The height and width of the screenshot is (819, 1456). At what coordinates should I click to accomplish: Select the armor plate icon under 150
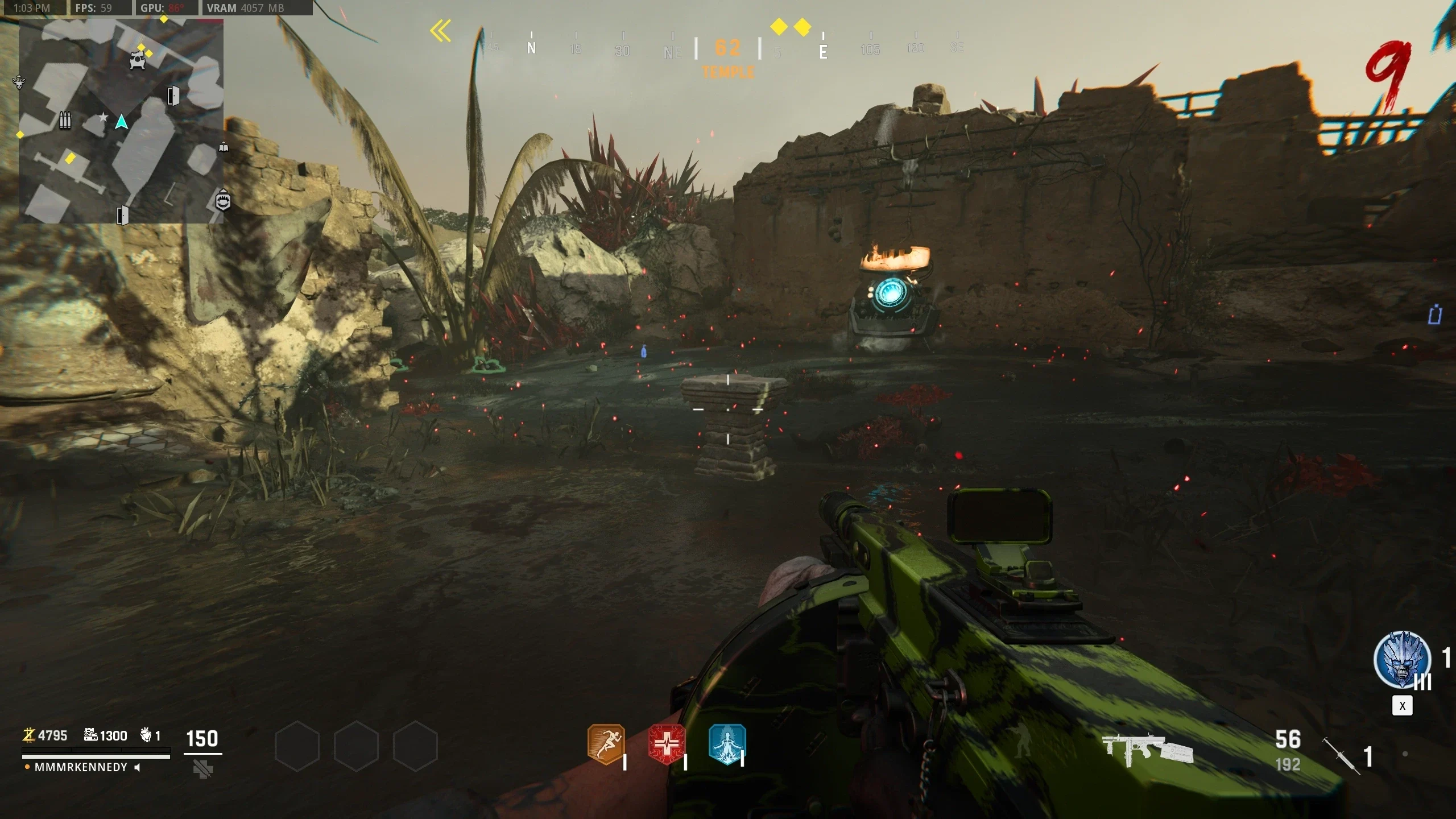202,770
